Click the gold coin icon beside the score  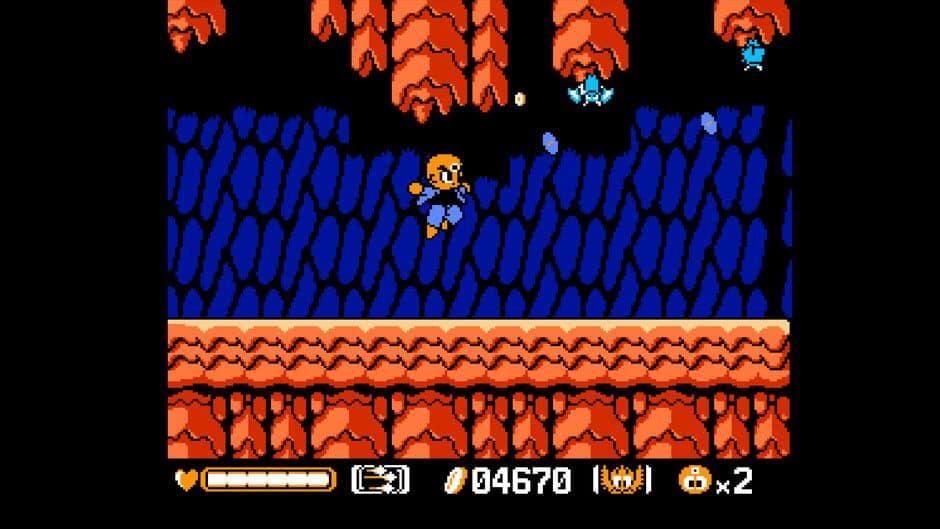pyautogui.click(x=455, y=481)
